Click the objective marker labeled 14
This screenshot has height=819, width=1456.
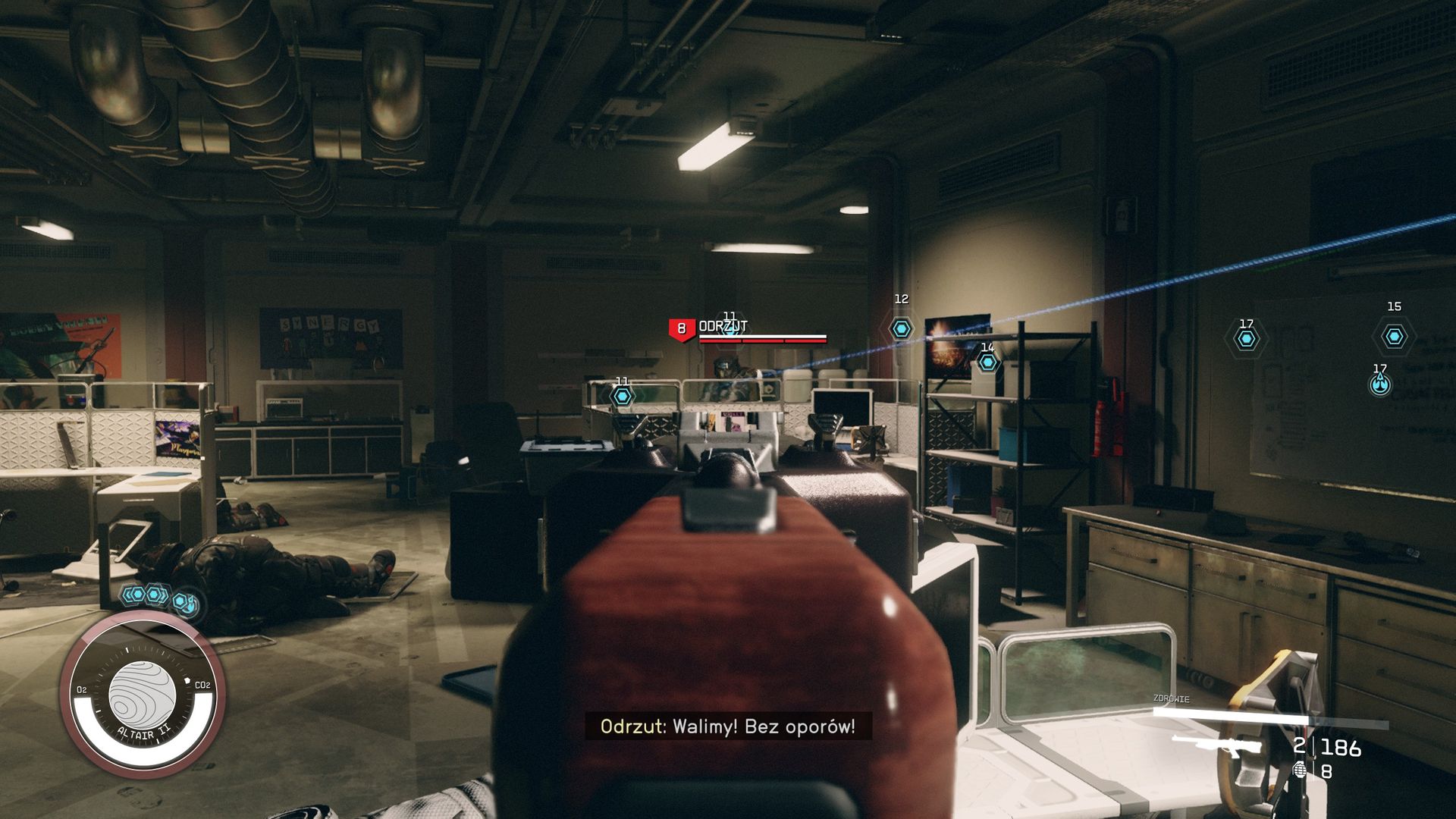pyautogui.click(x=987, y=362)
